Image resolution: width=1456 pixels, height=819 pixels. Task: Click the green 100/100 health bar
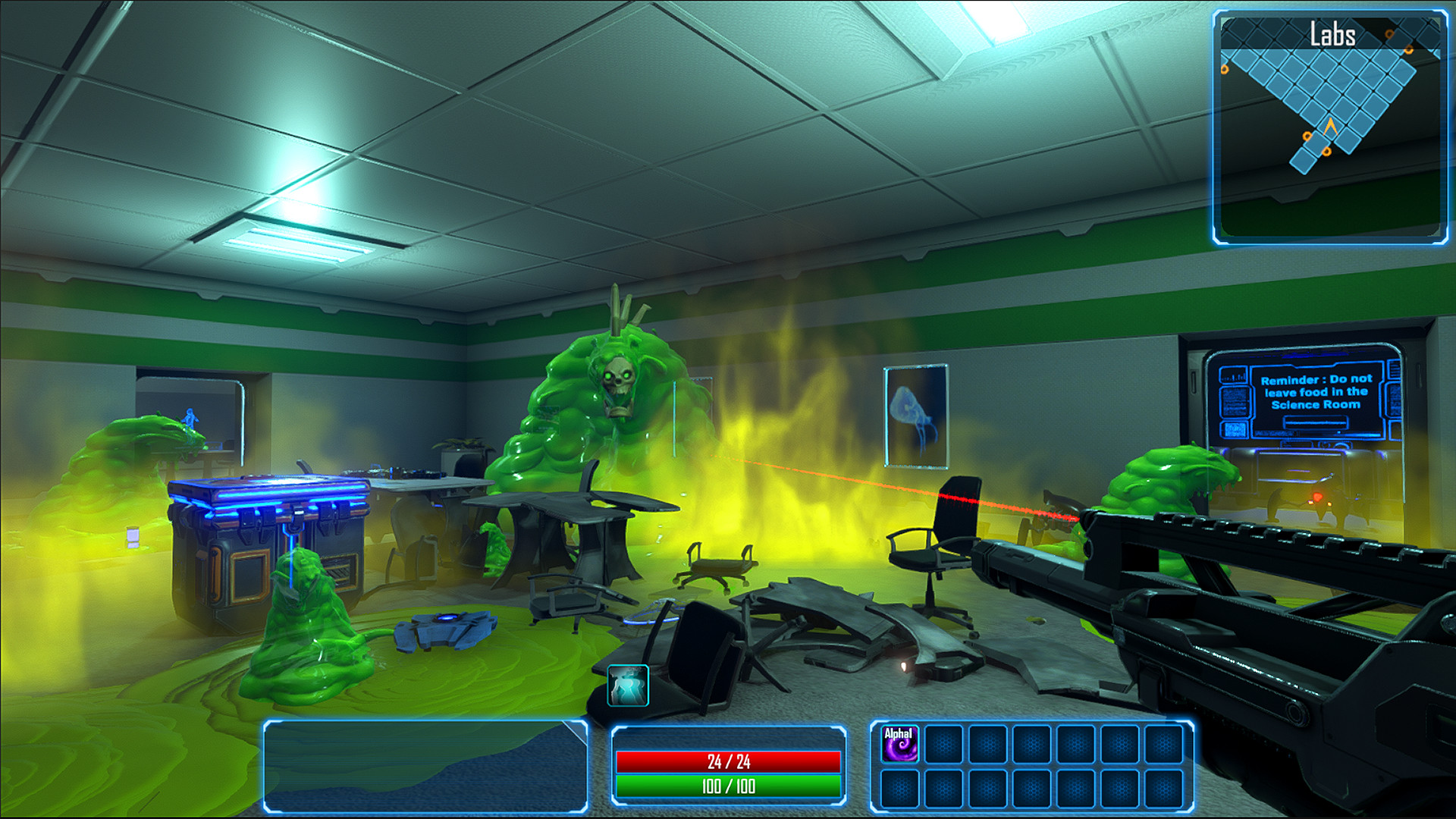[730, 786]
